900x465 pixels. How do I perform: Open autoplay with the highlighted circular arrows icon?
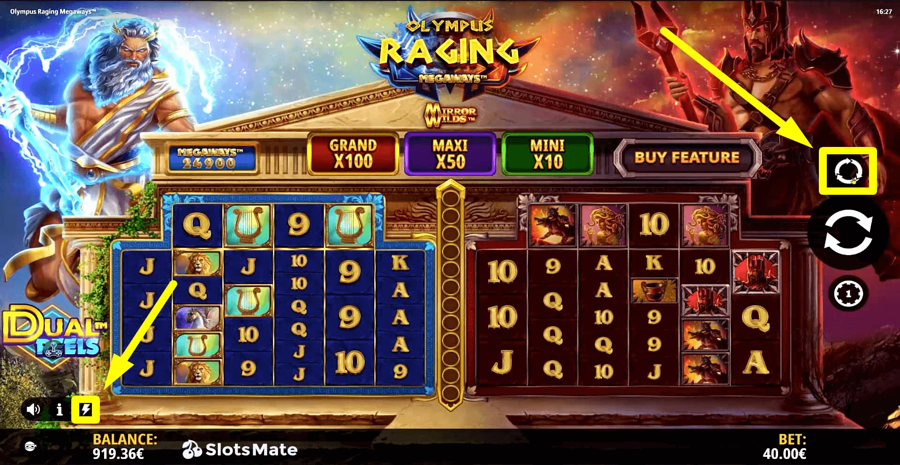(x=848, y=171)
